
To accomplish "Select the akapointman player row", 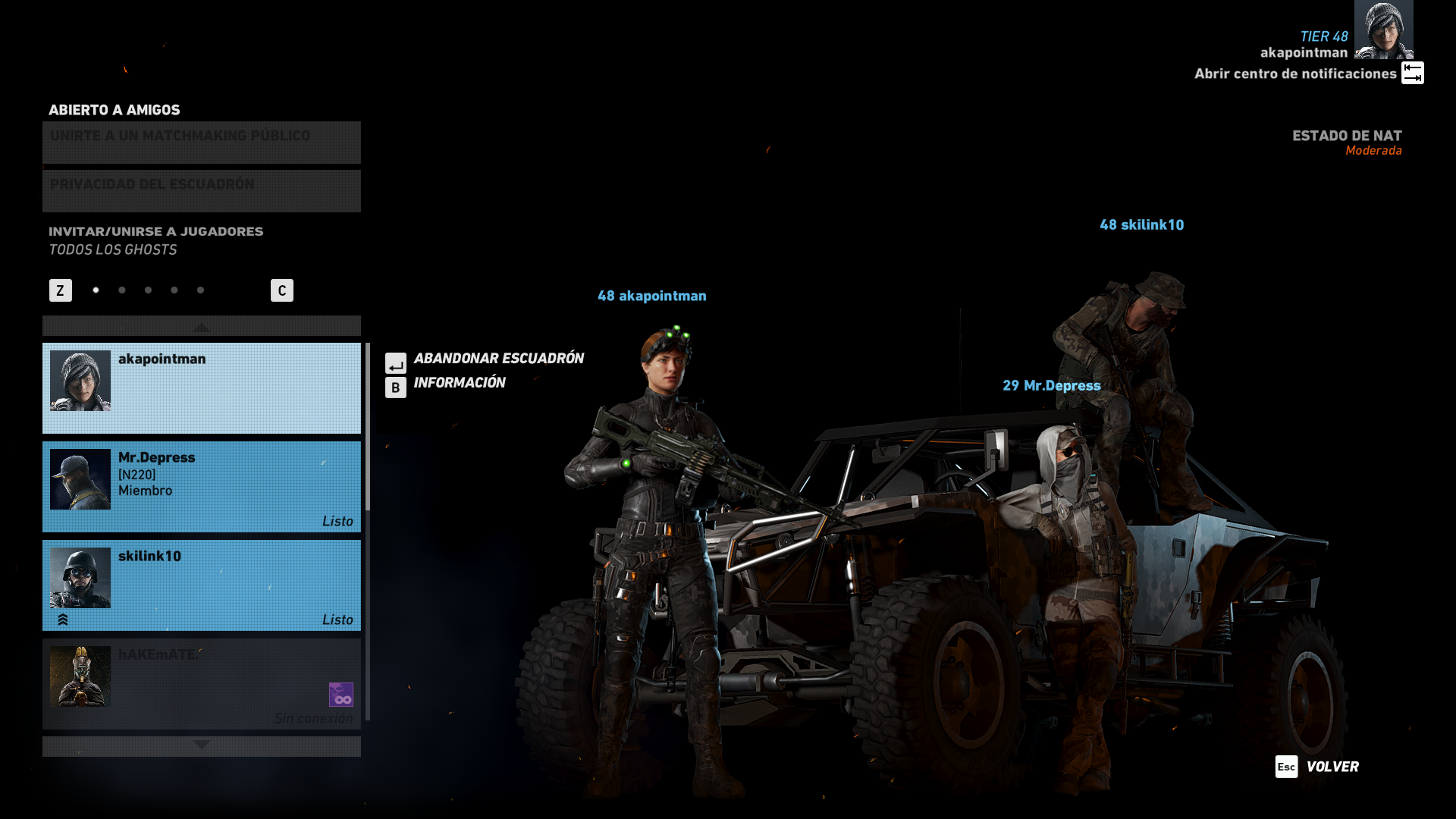I will [201, 388].
